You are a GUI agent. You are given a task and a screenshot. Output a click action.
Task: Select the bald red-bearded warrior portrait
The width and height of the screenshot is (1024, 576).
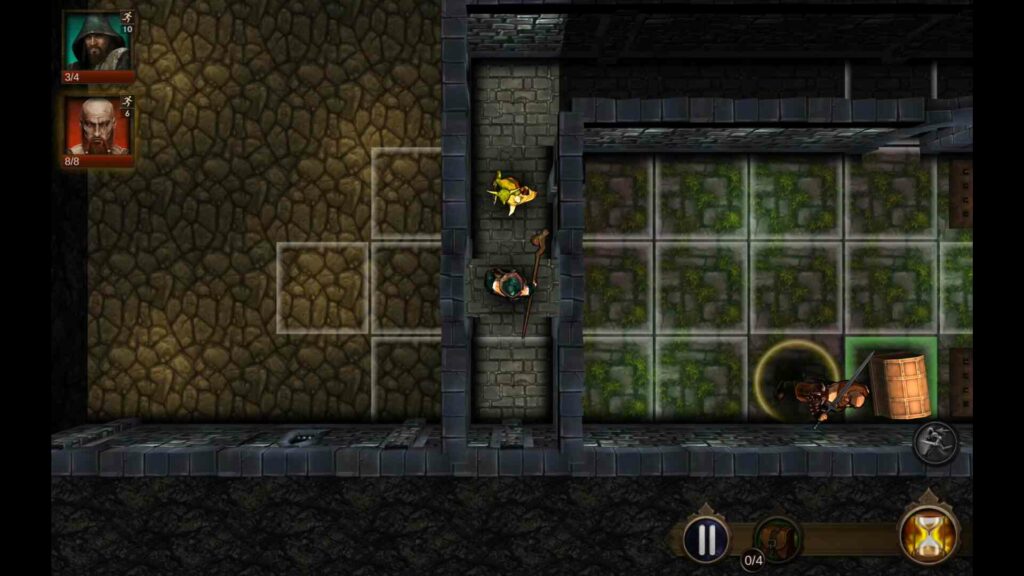98,127
